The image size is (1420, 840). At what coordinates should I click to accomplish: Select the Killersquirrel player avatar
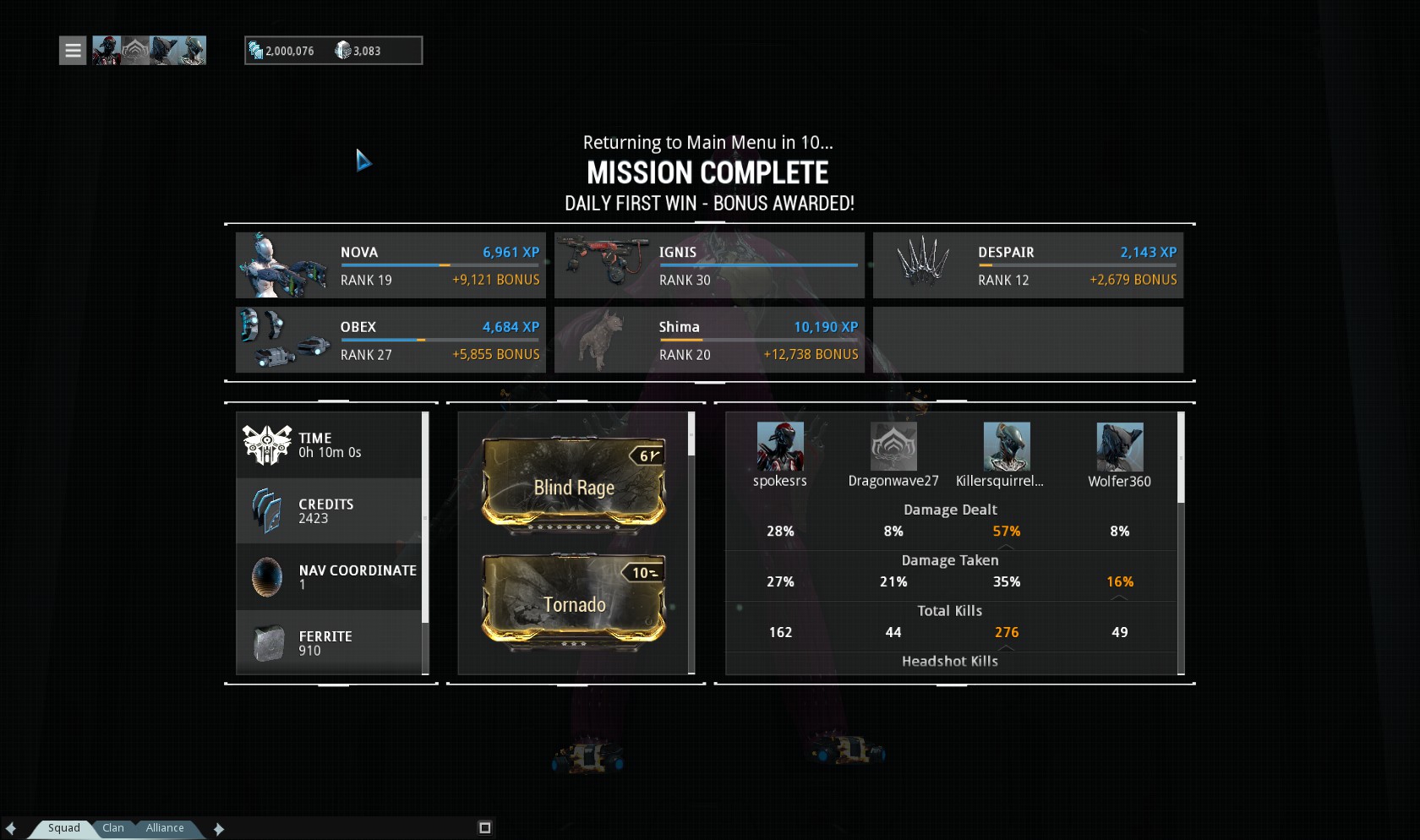point(1006,446)
